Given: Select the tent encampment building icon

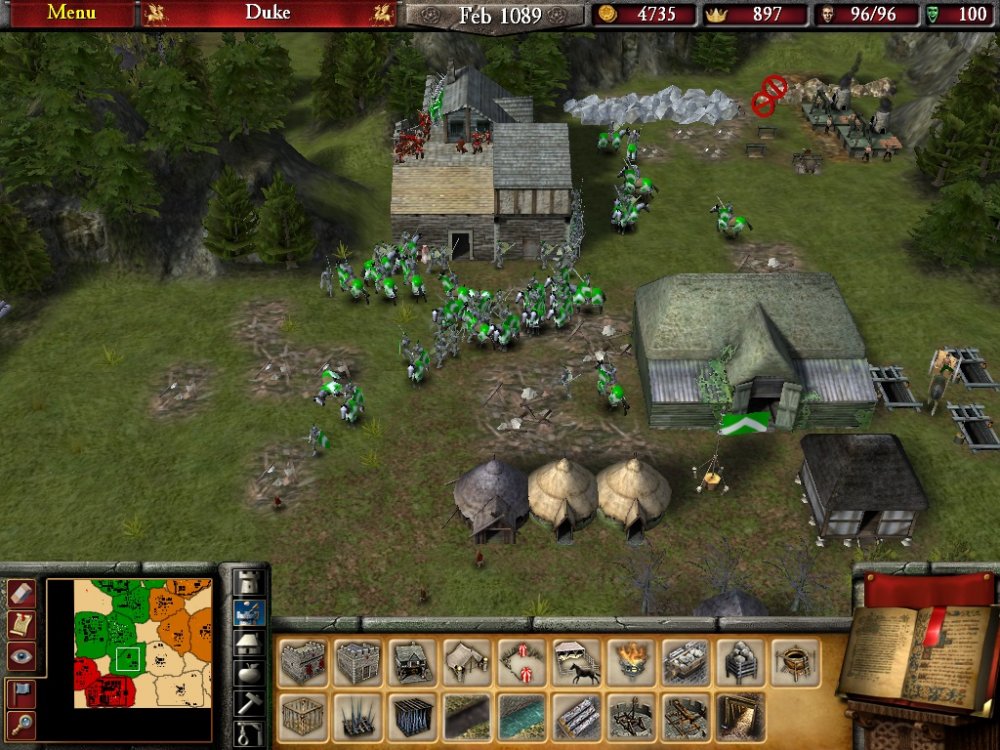Looking at the screenshot, I should [x=467, y=662].
